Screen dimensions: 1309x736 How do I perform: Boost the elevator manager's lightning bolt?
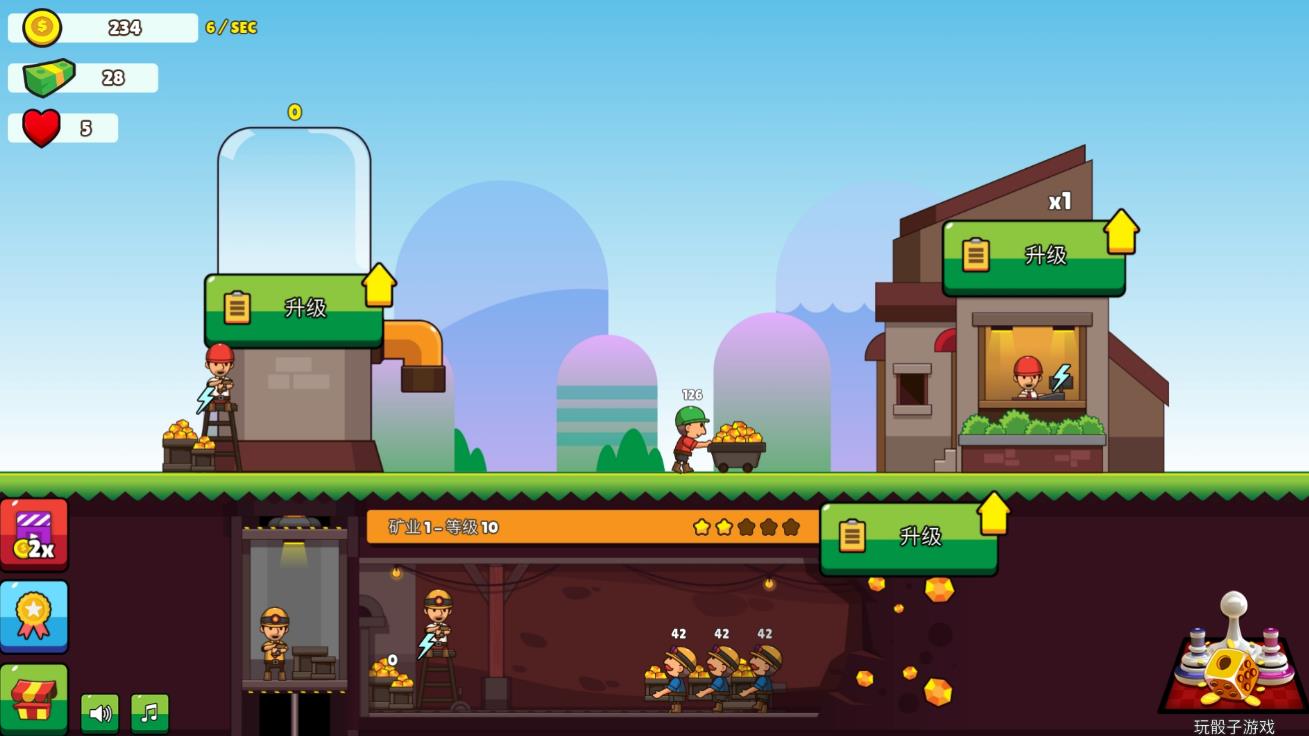(207, 399)
